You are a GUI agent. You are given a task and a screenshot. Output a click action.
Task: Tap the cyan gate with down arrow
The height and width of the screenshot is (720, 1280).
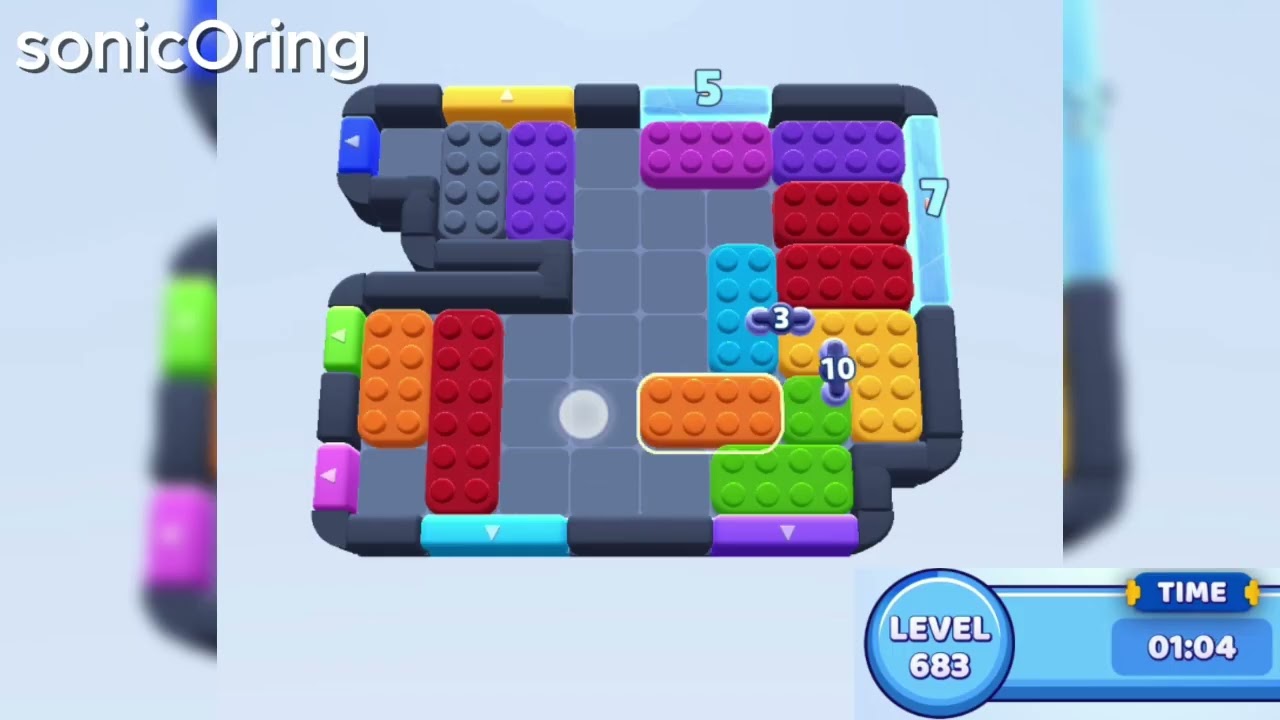click(x=492, y=533)
